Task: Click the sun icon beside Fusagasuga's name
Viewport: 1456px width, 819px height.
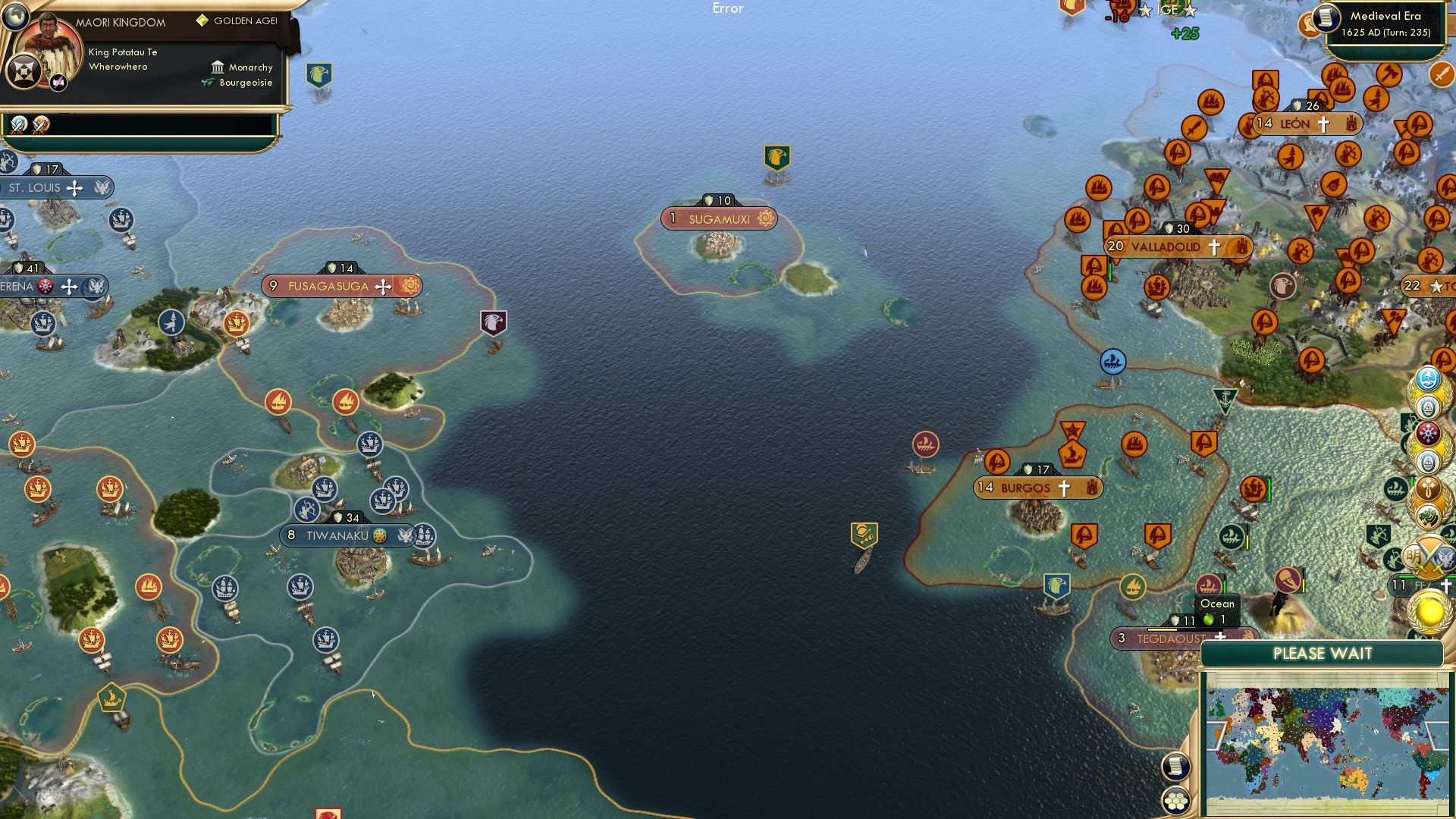Action: coord(410,287)
